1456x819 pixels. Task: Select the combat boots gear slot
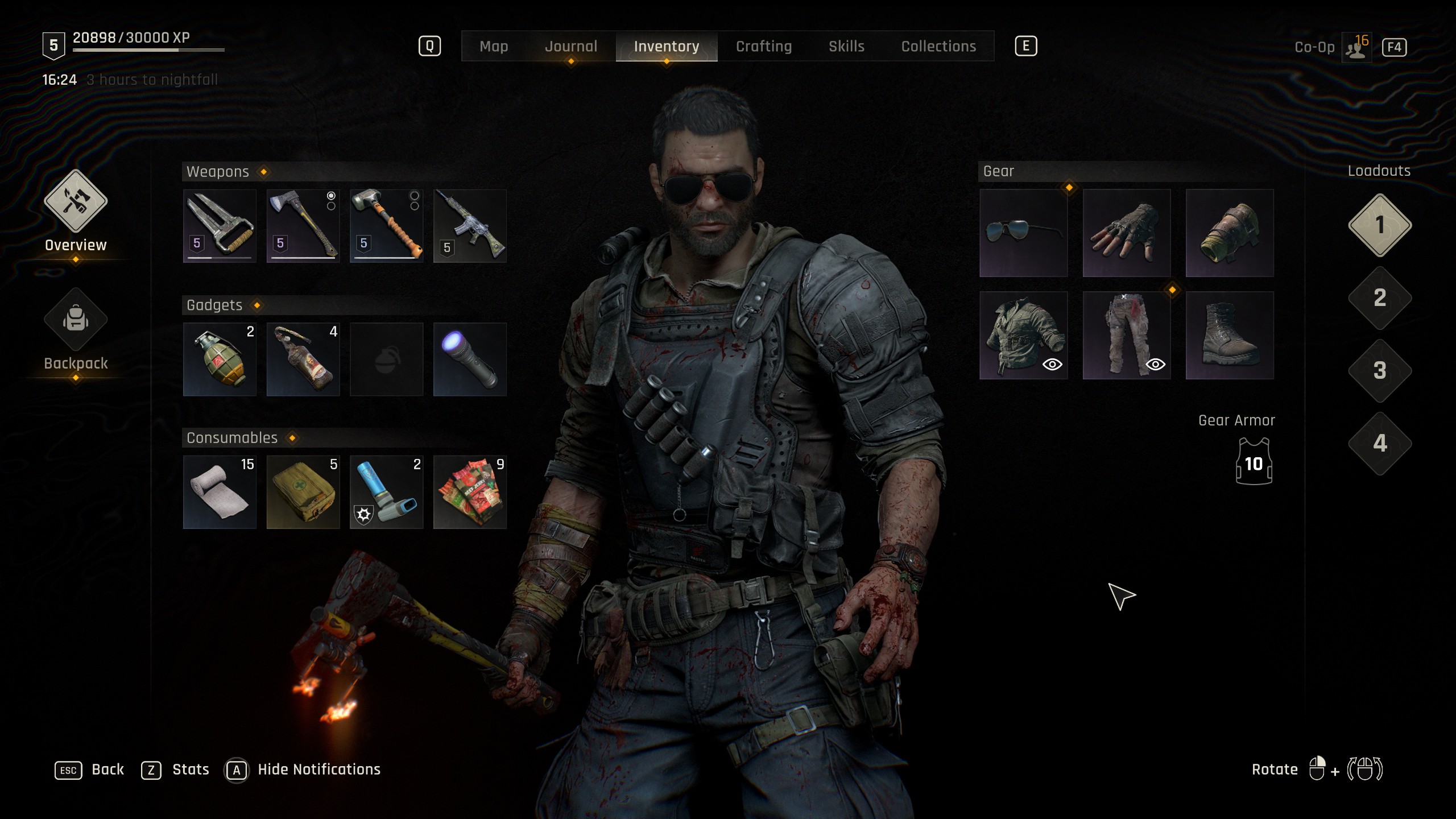1229,336
